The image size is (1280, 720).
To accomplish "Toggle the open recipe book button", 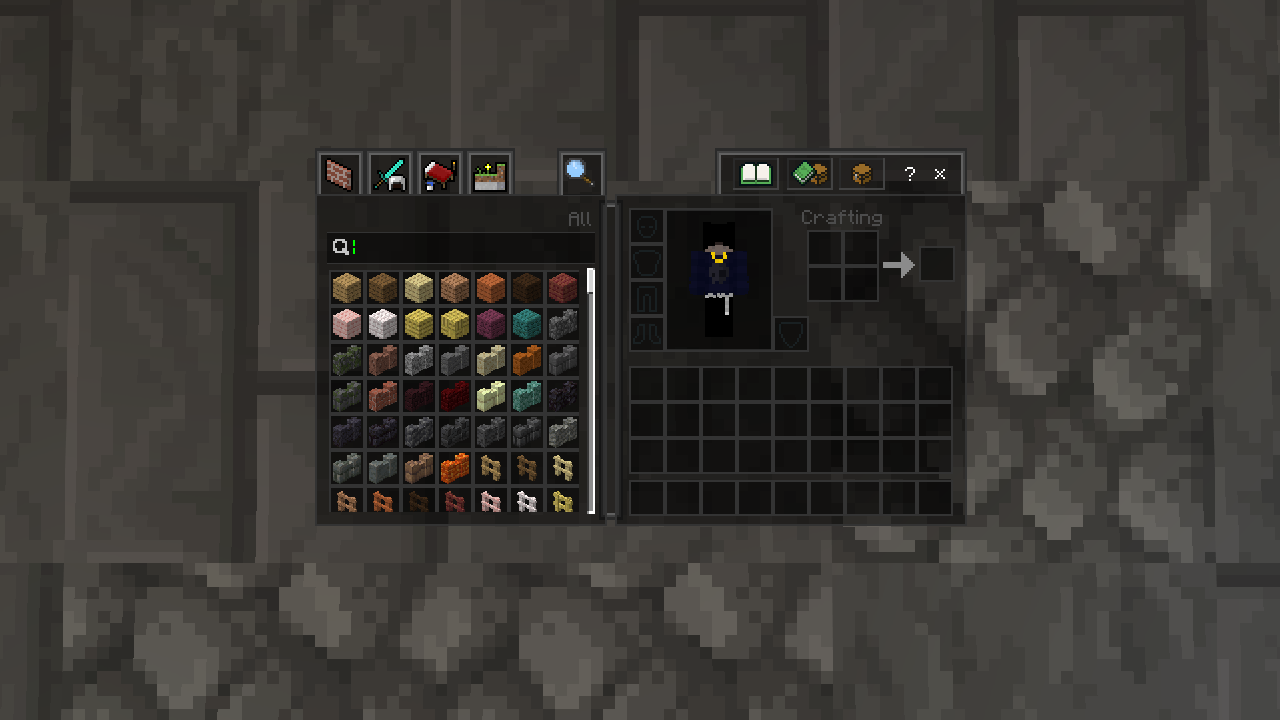I will 756,174.
